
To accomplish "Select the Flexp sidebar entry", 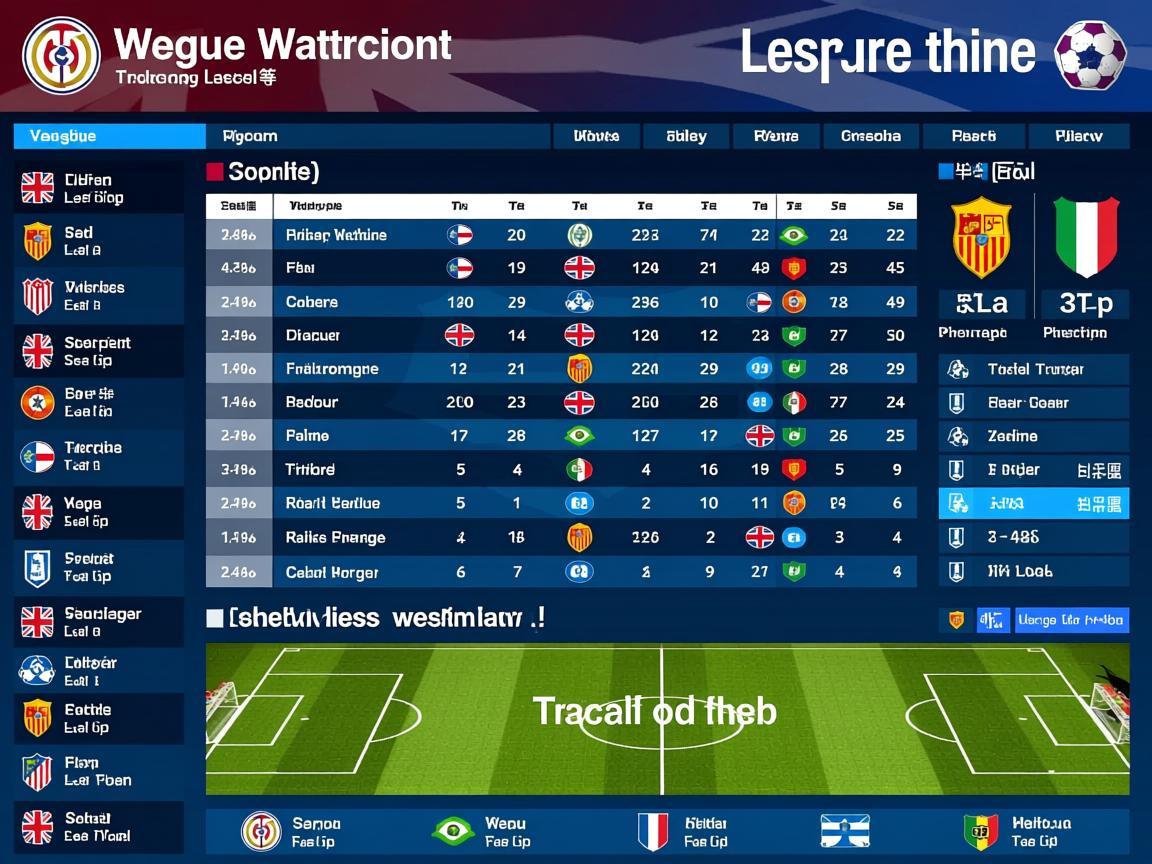I will pyautogui.click(x=98, y=771).
